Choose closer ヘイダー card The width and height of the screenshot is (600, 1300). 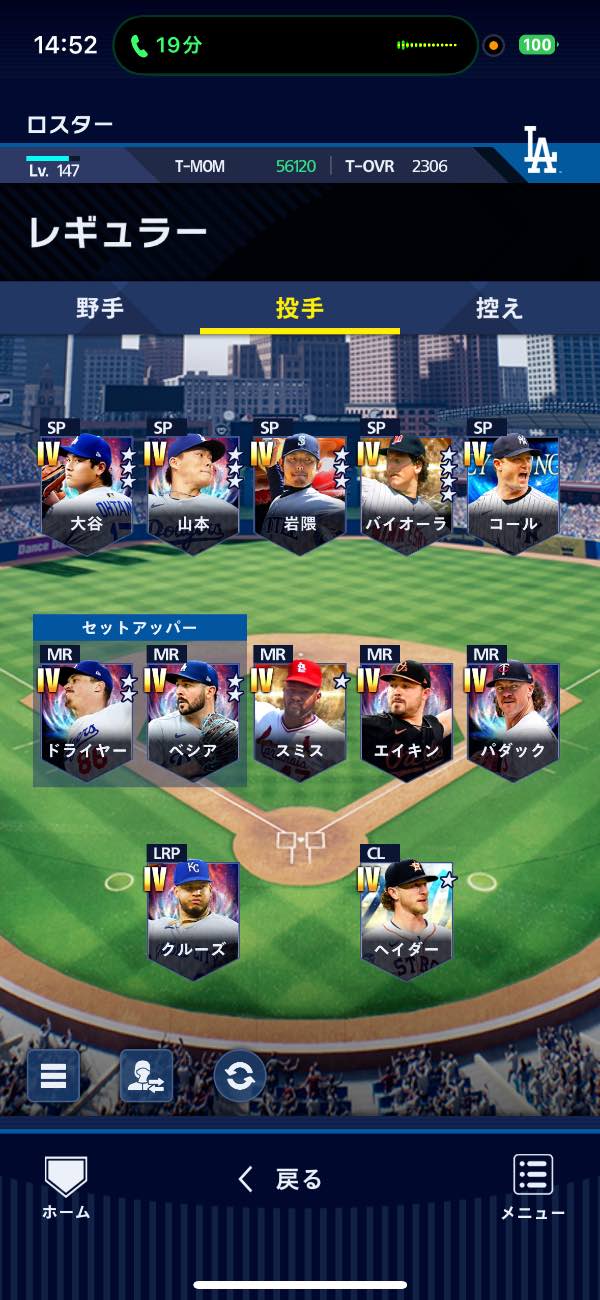pos(407,916)
